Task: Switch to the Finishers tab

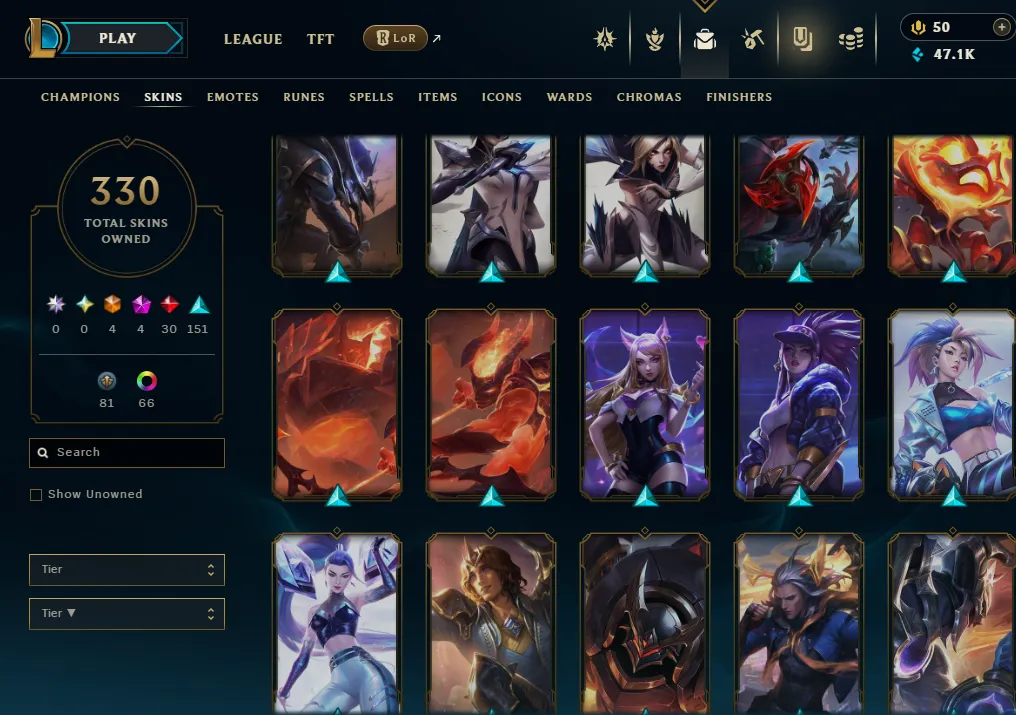Action: click(739, 97)
